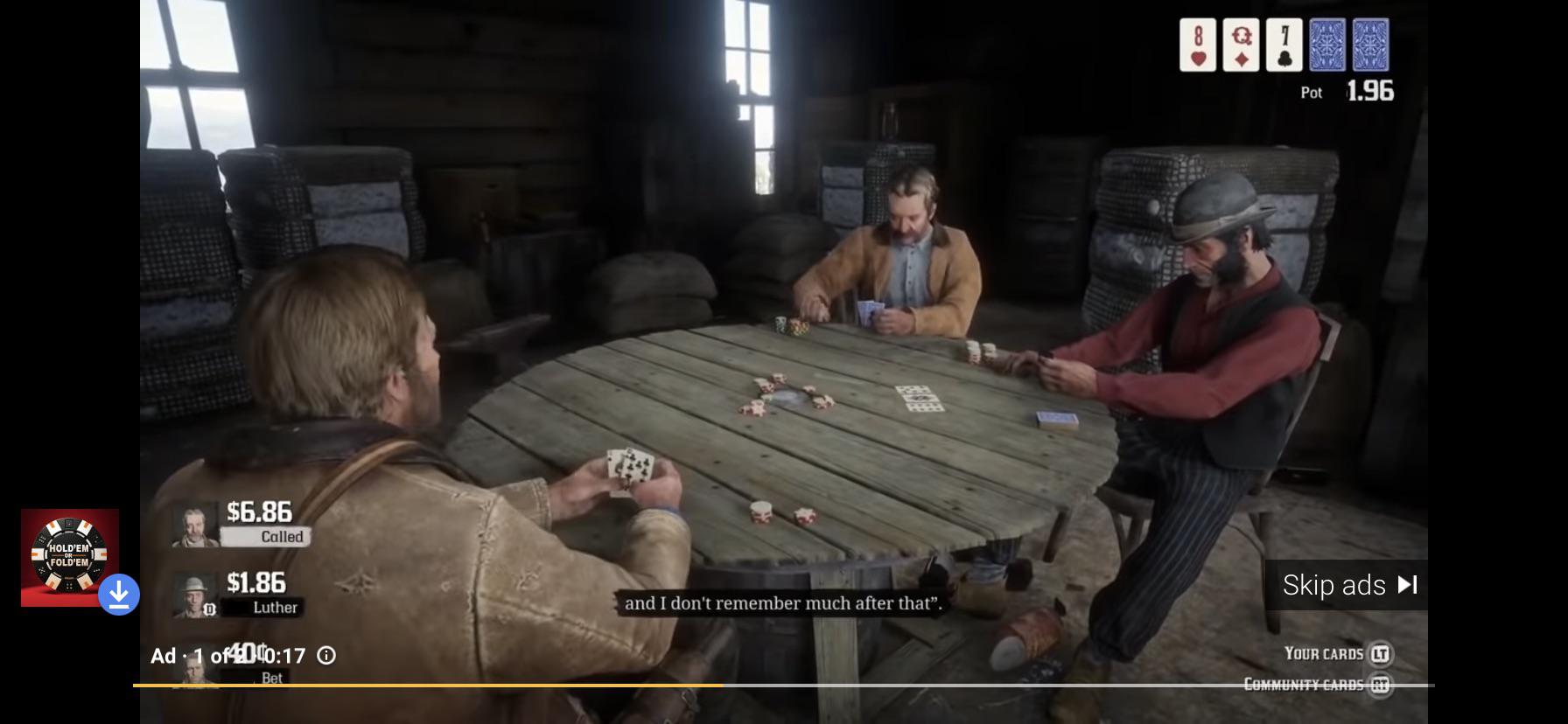Tap Luther's player avatar

pos(194,594)
